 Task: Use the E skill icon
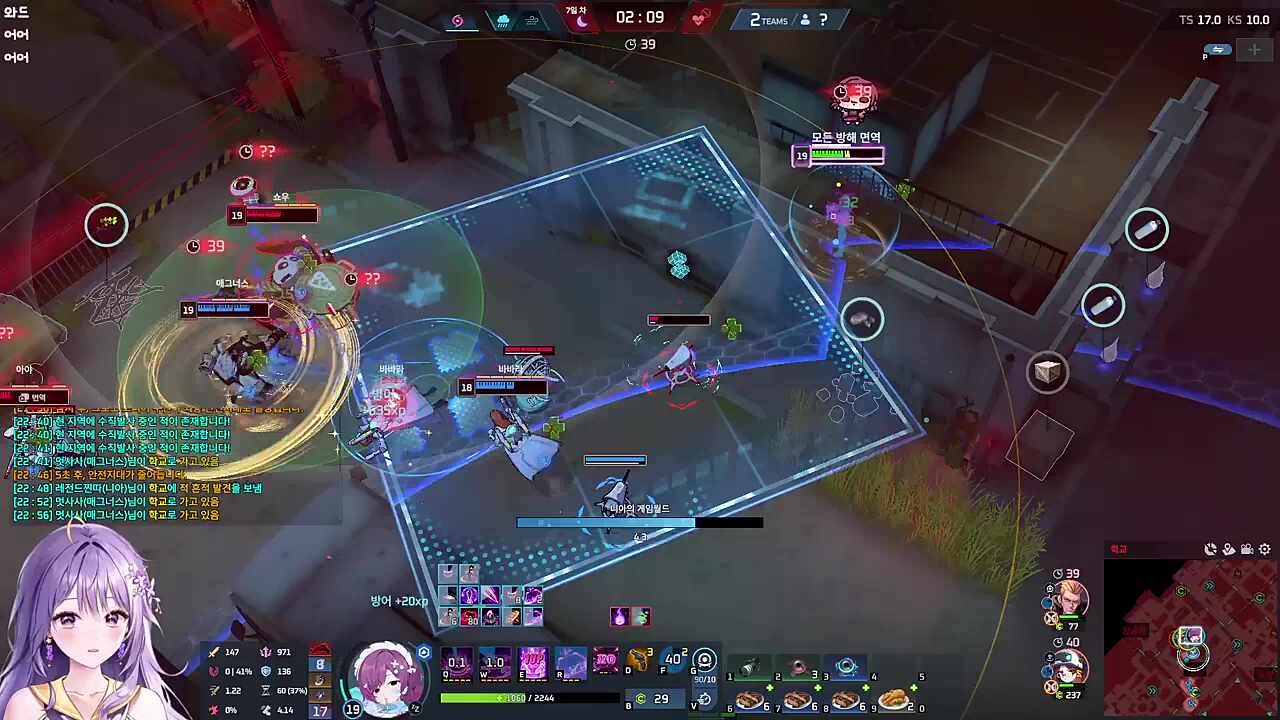[x=533, y=662]
